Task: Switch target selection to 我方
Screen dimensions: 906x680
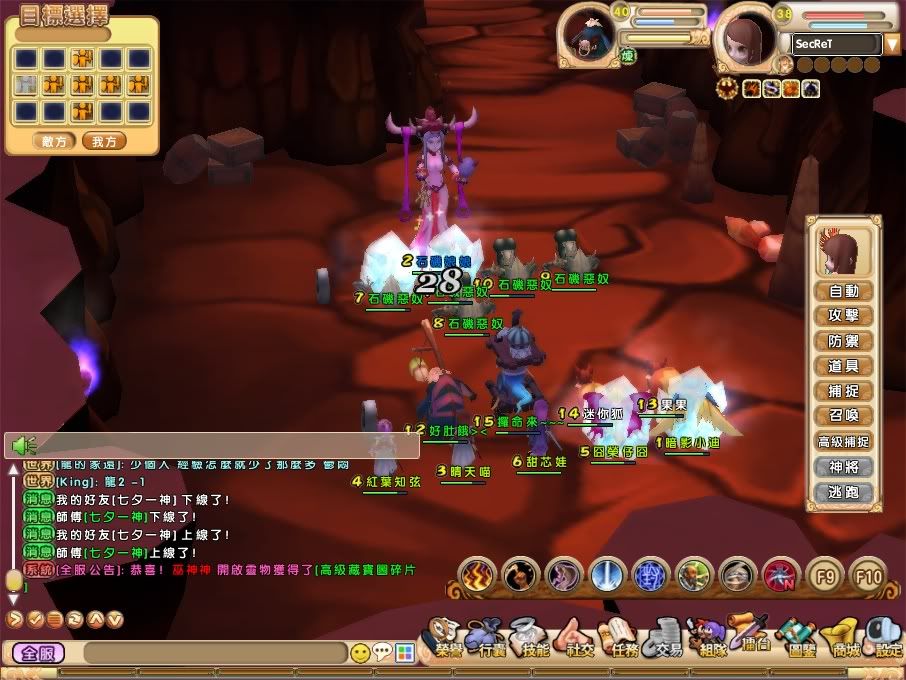Action: tap(104, 142)
